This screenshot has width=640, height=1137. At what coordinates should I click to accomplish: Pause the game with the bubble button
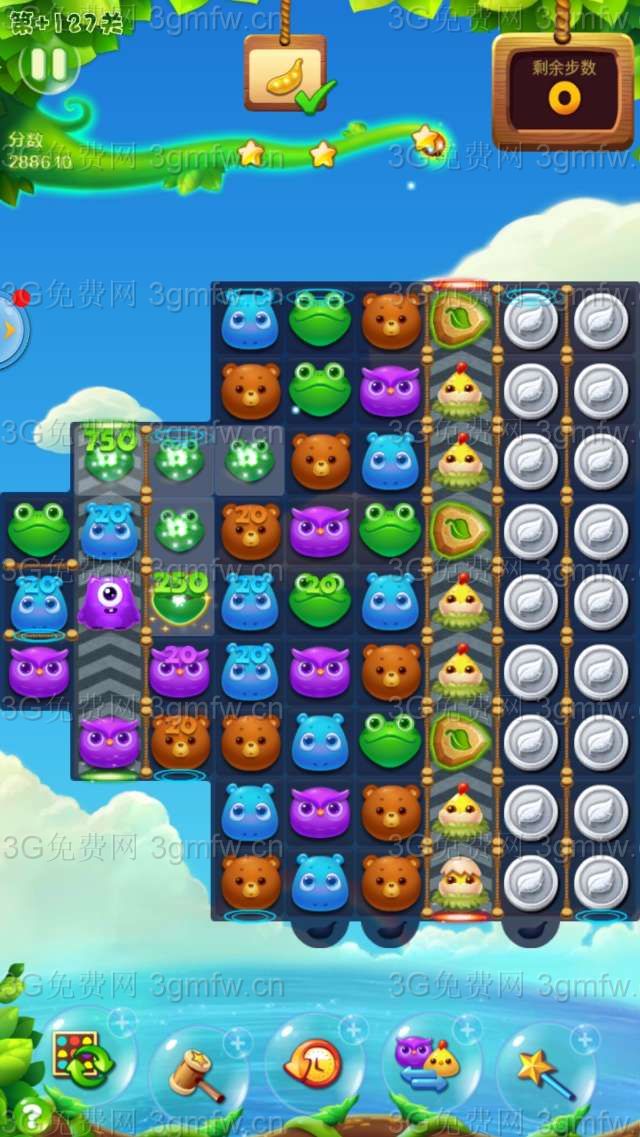48,65
